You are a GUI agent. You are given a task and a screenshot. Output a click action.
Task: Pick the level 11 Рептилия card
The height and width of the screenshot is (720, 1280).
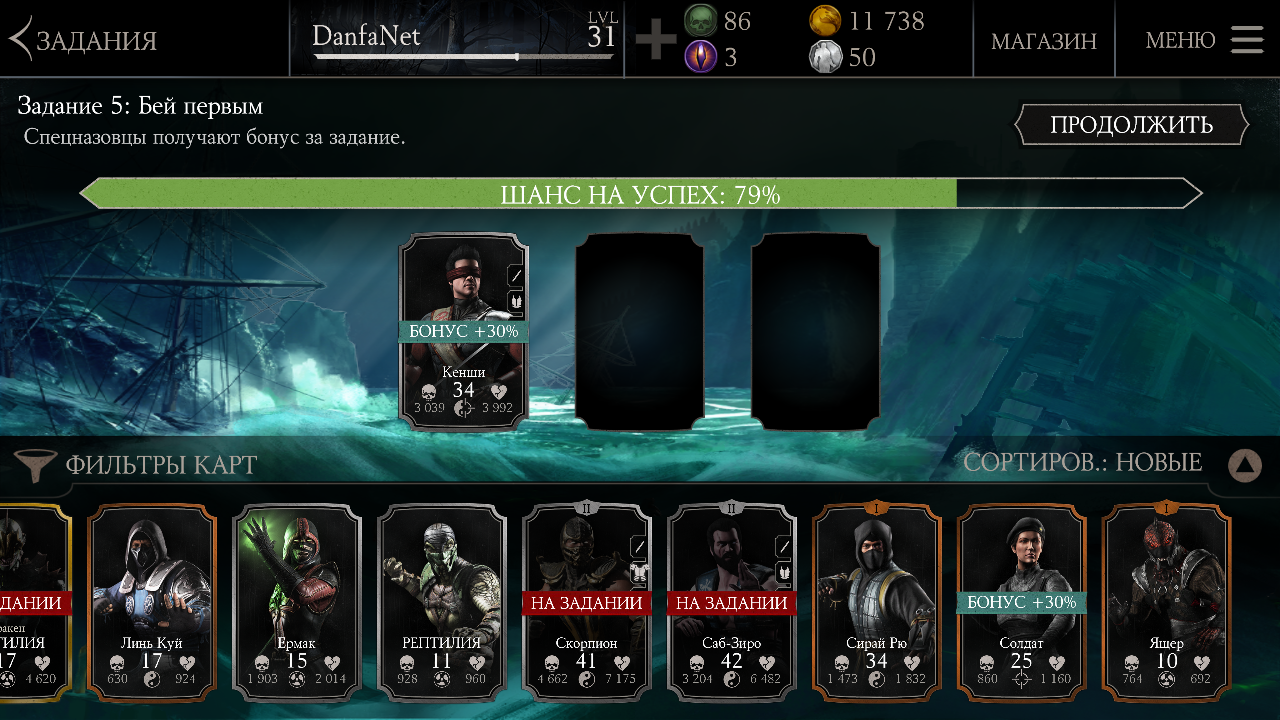[x=442, y=603]
